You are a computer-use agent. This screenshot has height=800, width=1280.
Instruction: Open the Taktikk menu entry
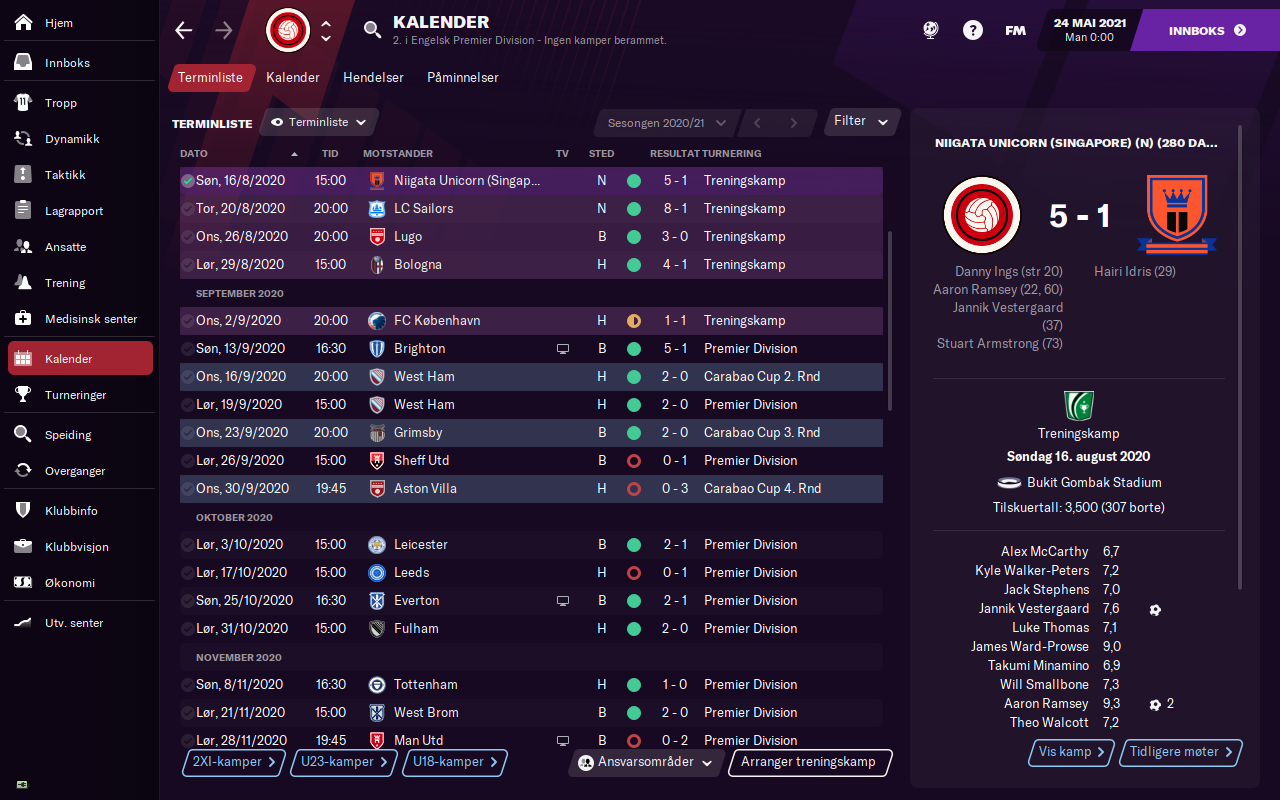[x=65, y=175]
